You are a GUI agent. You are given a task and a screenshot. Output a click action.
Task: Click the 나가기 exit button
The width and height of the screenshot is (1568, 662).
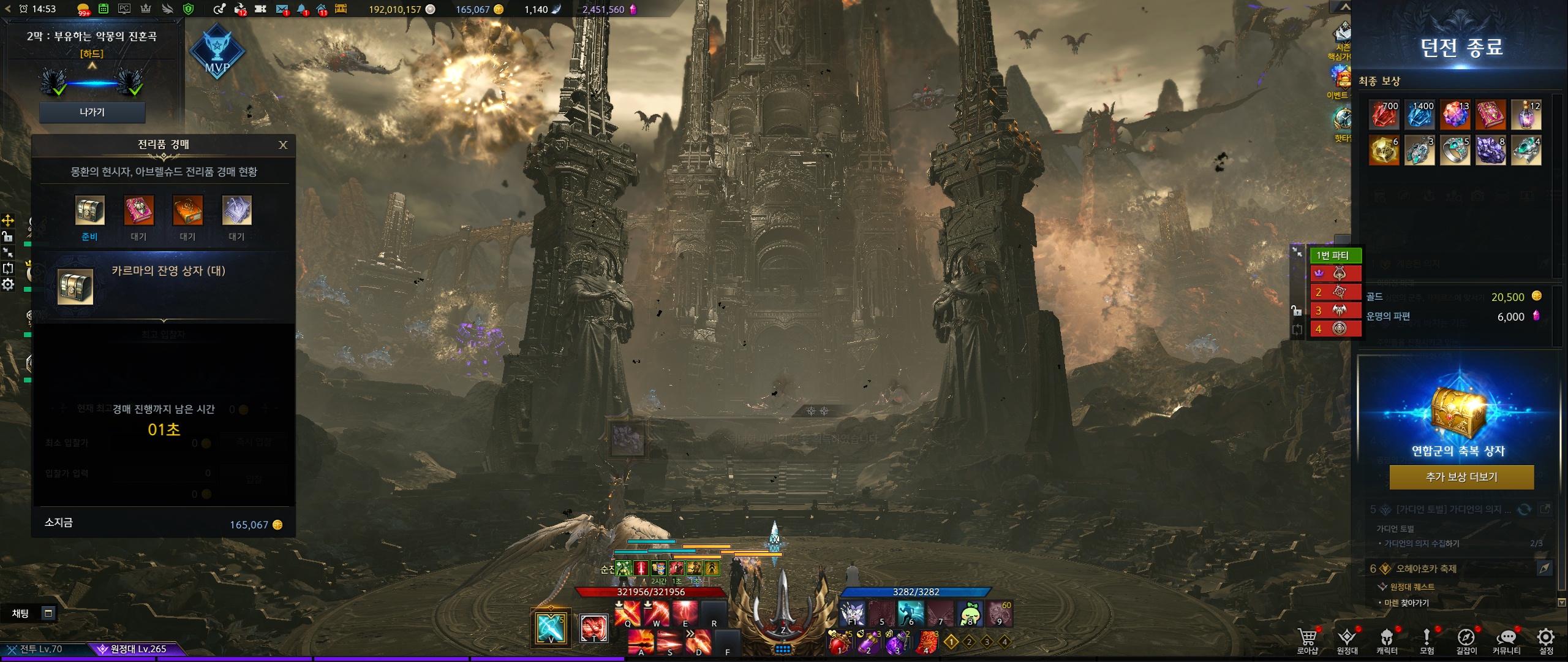pos(92,112)
